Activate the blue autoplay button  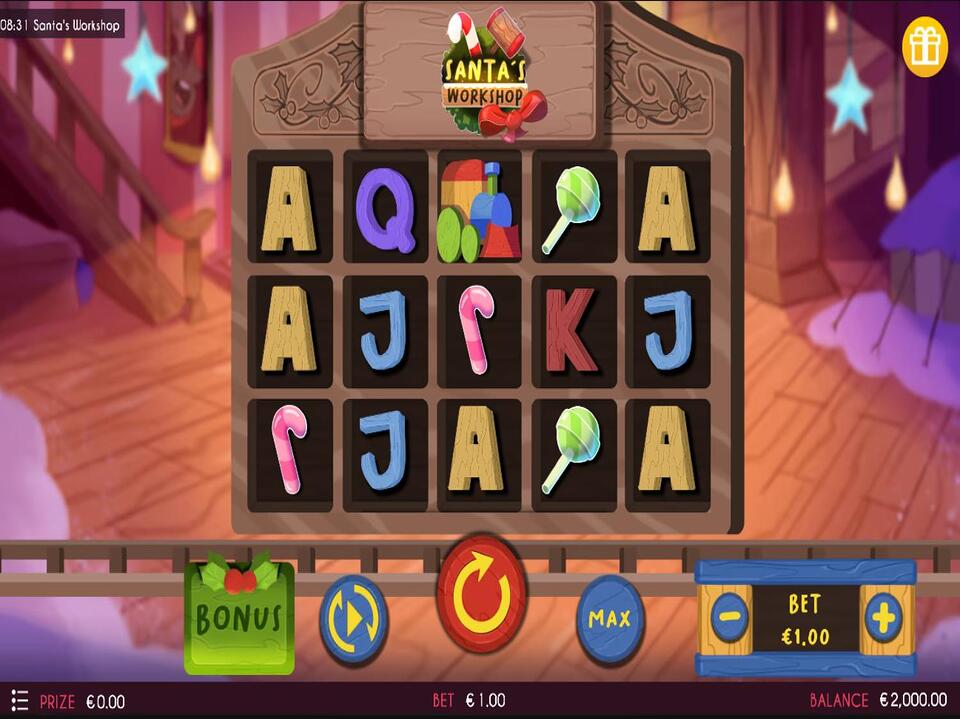click(353, 618)
